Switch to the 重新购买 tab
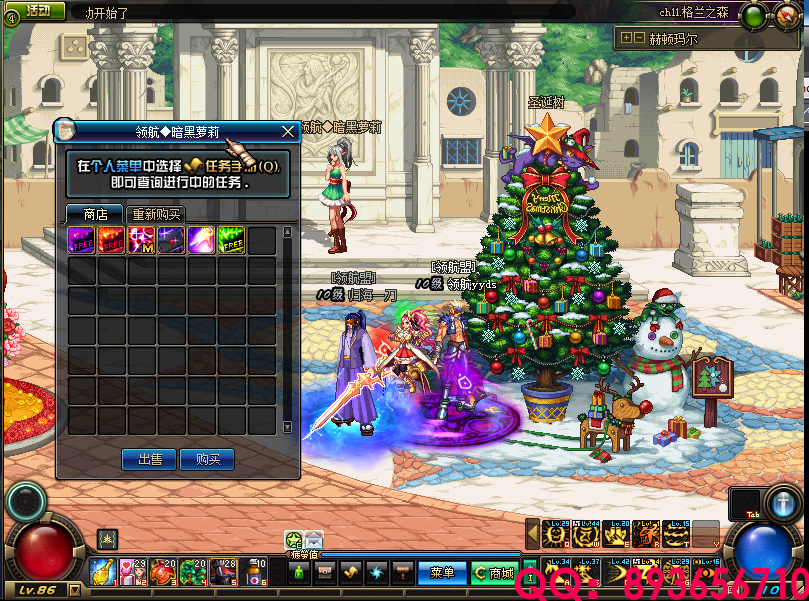The height and width of the screenshot is (601, 809). [157, 214]
